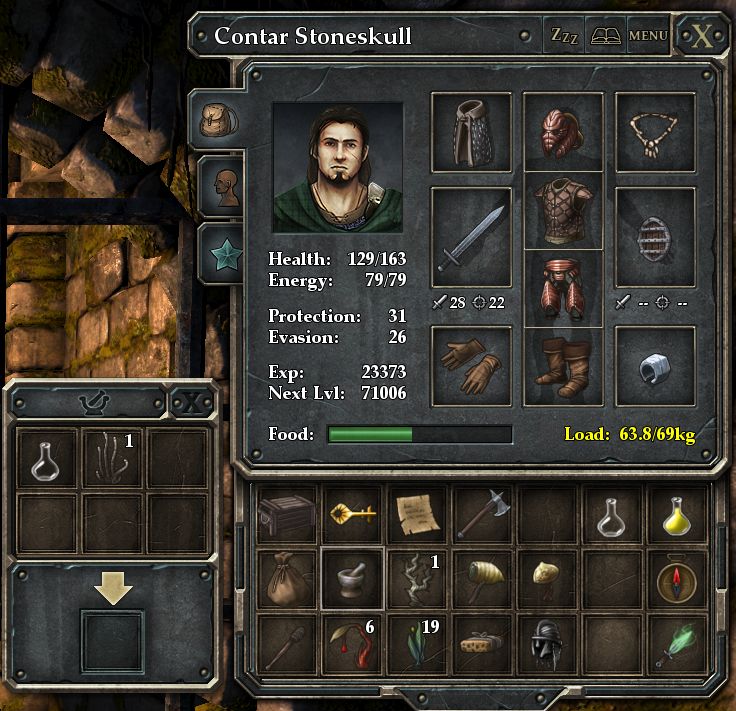The image size is (736, 711).
Task: Switch to the head profile stats tab
Action: click(x=221, y=185)
